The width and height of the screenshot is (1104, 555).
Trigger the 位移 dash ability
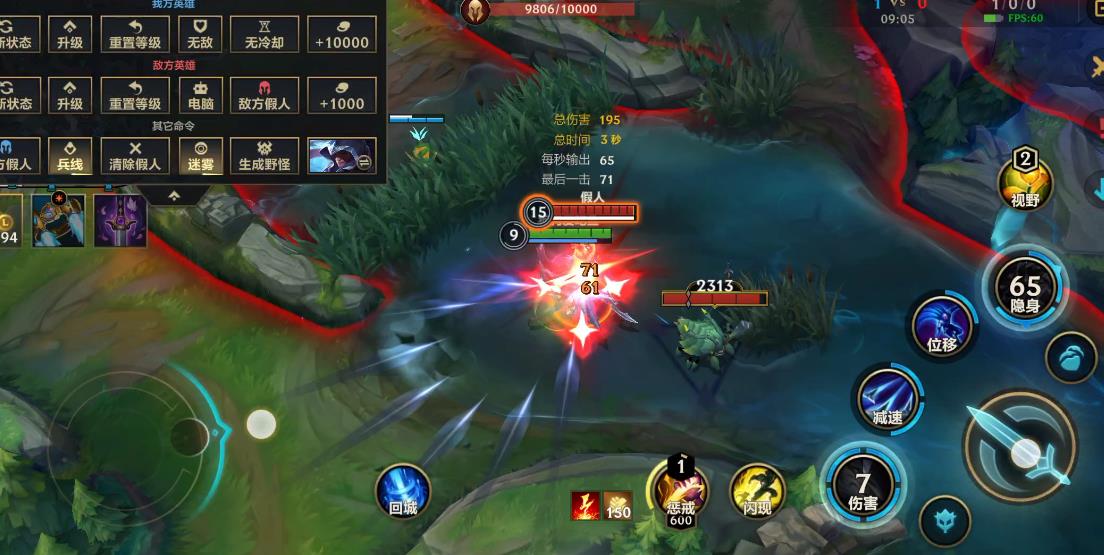(x=942, y=327)
